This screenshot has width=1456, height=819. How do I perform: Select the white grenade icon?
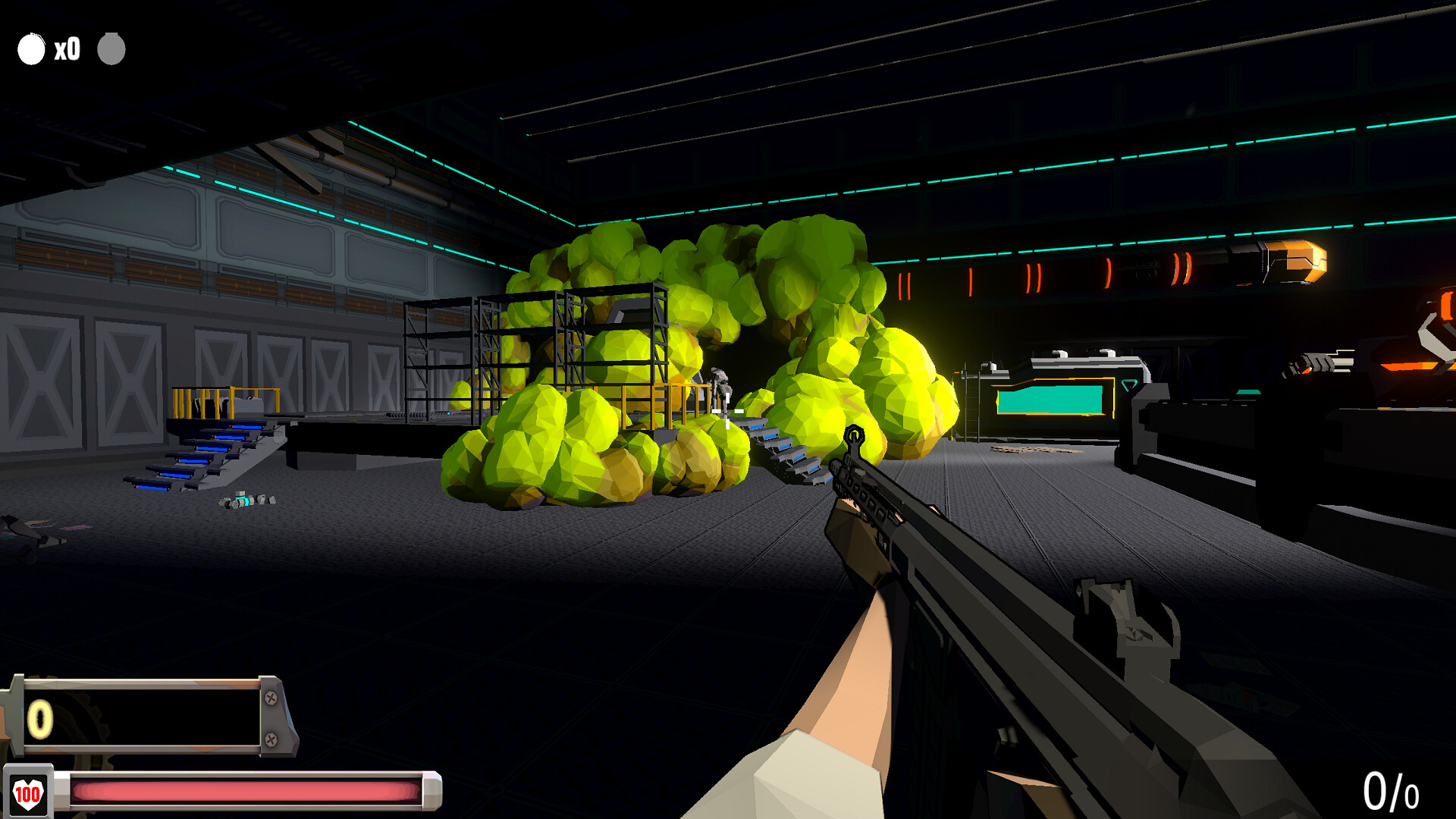[31, 49]
